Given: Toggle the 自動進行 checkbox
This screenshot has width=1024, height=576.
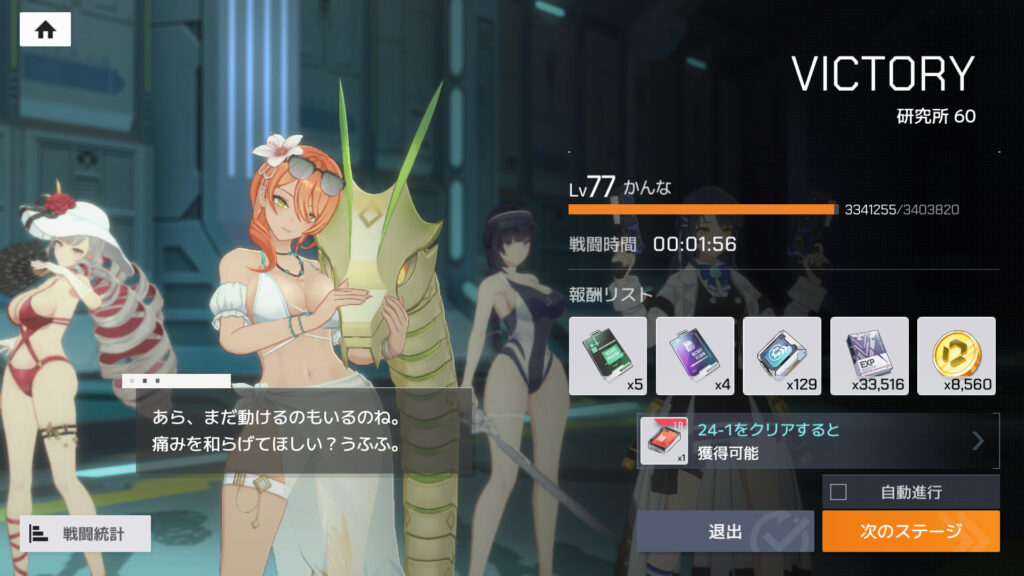Looking at the screenshot, I should (839, 492).
